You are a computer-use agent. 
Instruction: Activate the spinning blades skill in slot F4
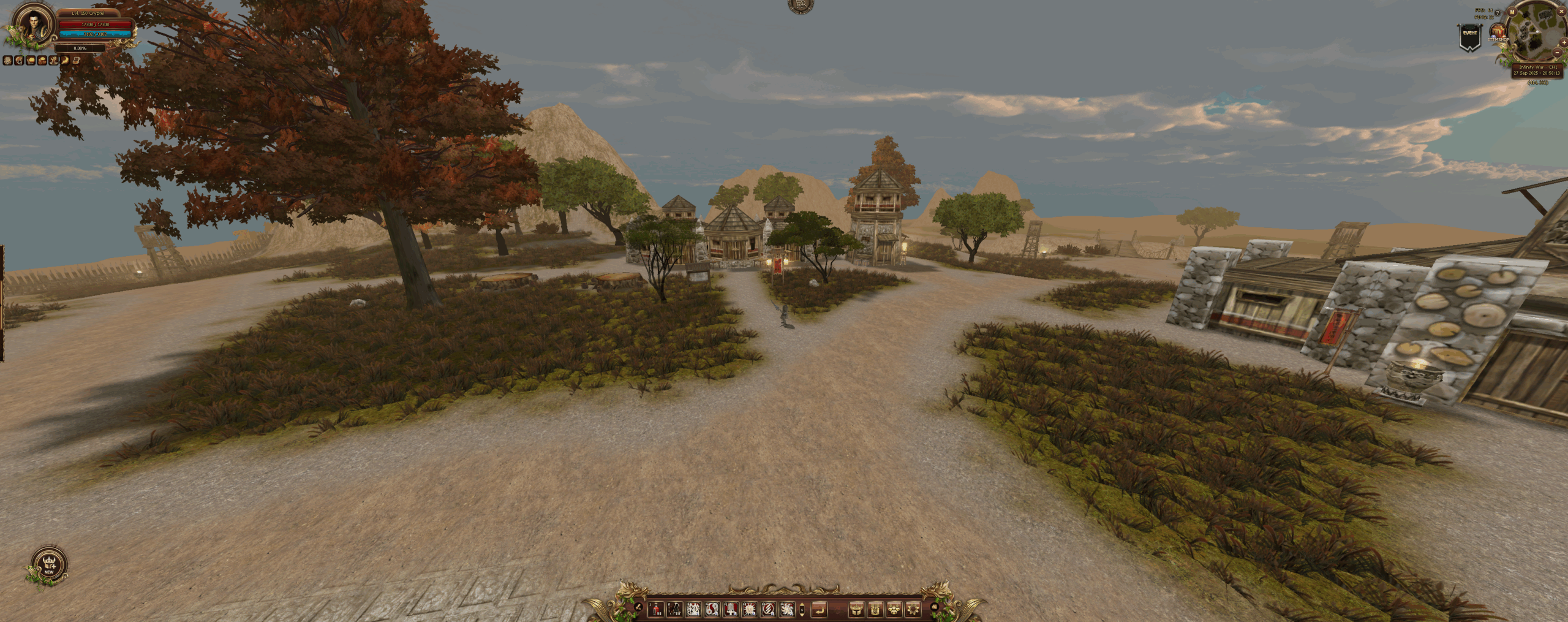786,609
